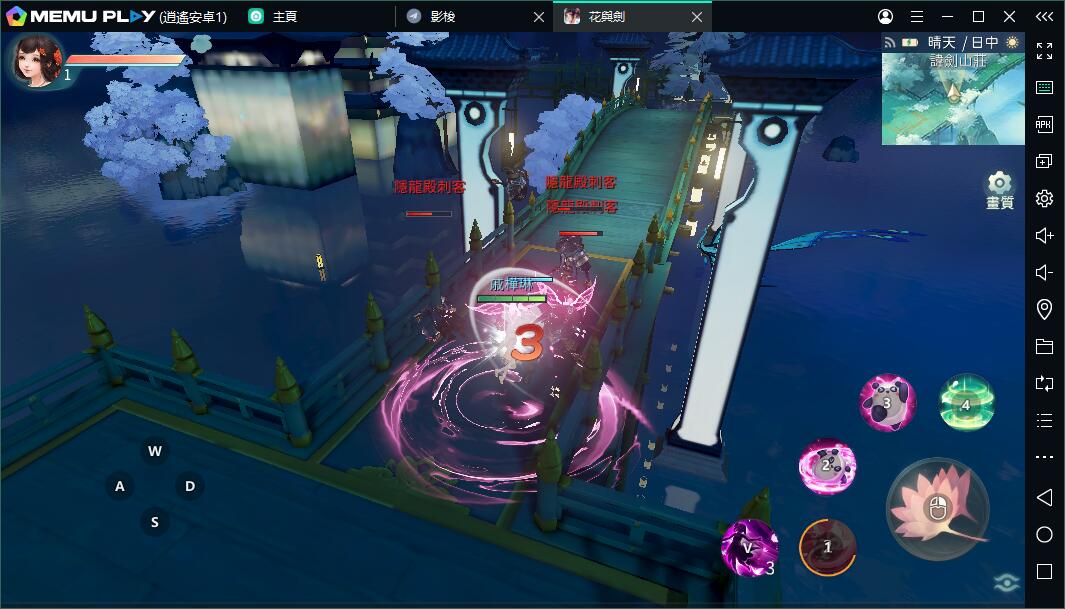This screenshot has height=609, width=1065.
Task: Open the 畫質 graphics quality settings
Action: pos(999,189)
